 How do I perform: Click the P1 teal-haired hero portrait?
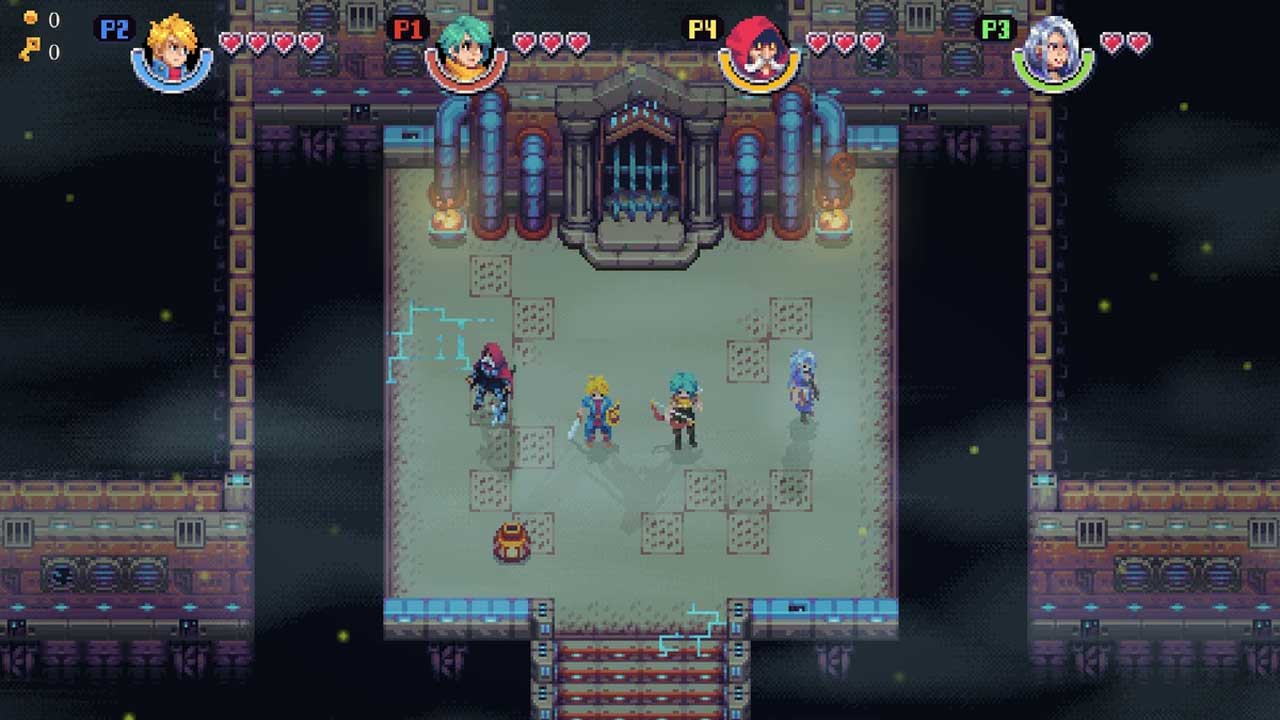click(466, 50)
